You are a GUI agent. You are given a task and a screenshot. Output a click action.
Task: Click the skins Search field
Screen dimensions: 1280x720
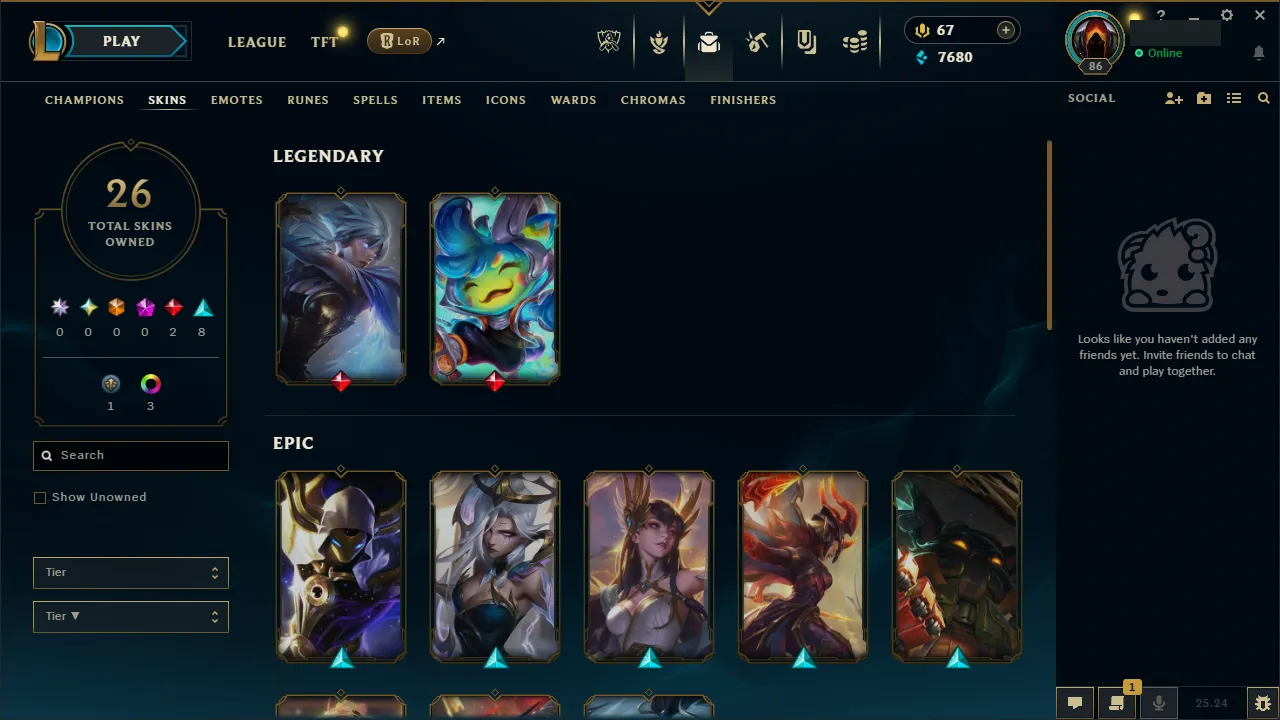pos(130,455)
